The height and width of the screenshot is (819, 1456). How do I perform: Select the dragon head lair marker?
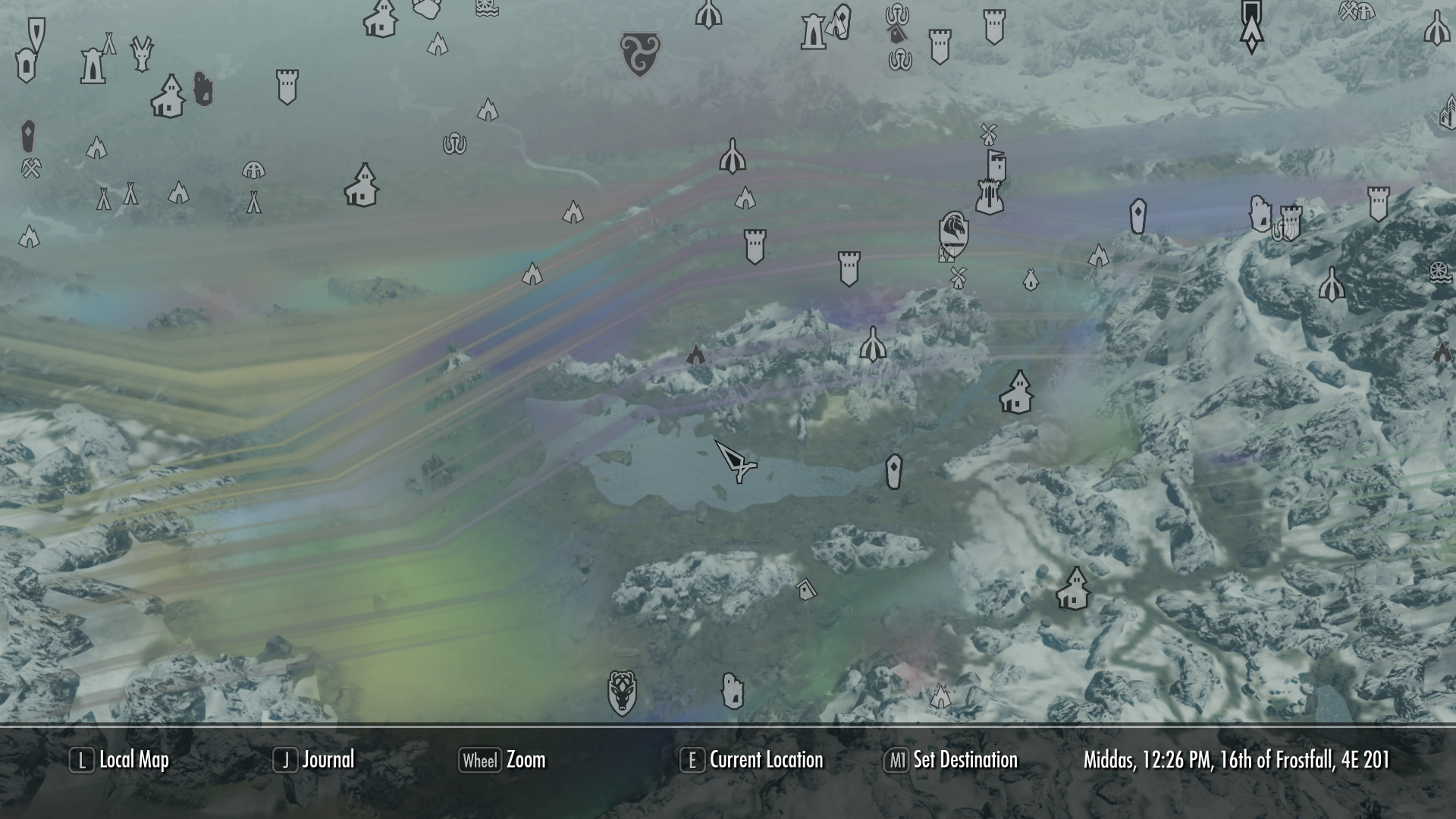click(x=141, y=53)
